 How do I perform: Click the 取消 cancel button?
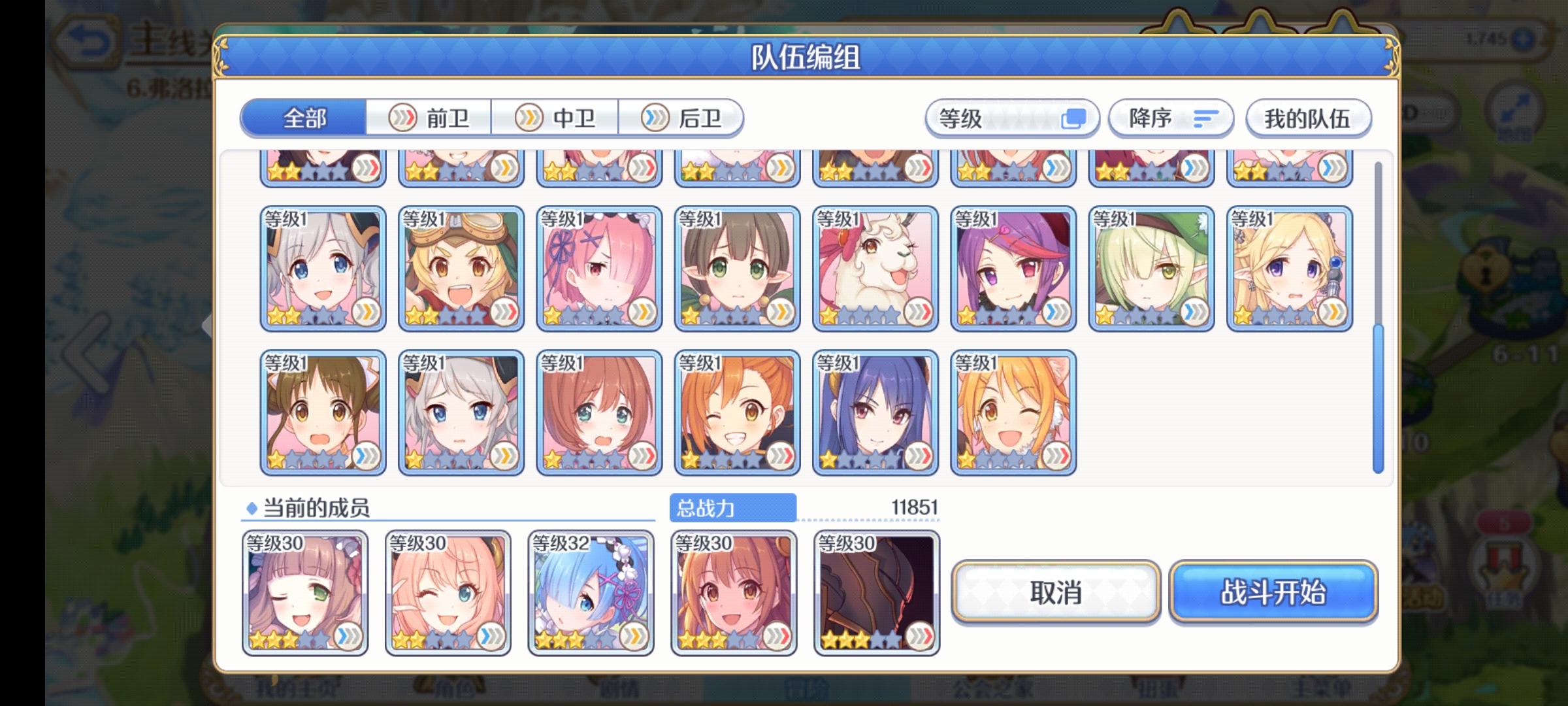point(1056,594)
